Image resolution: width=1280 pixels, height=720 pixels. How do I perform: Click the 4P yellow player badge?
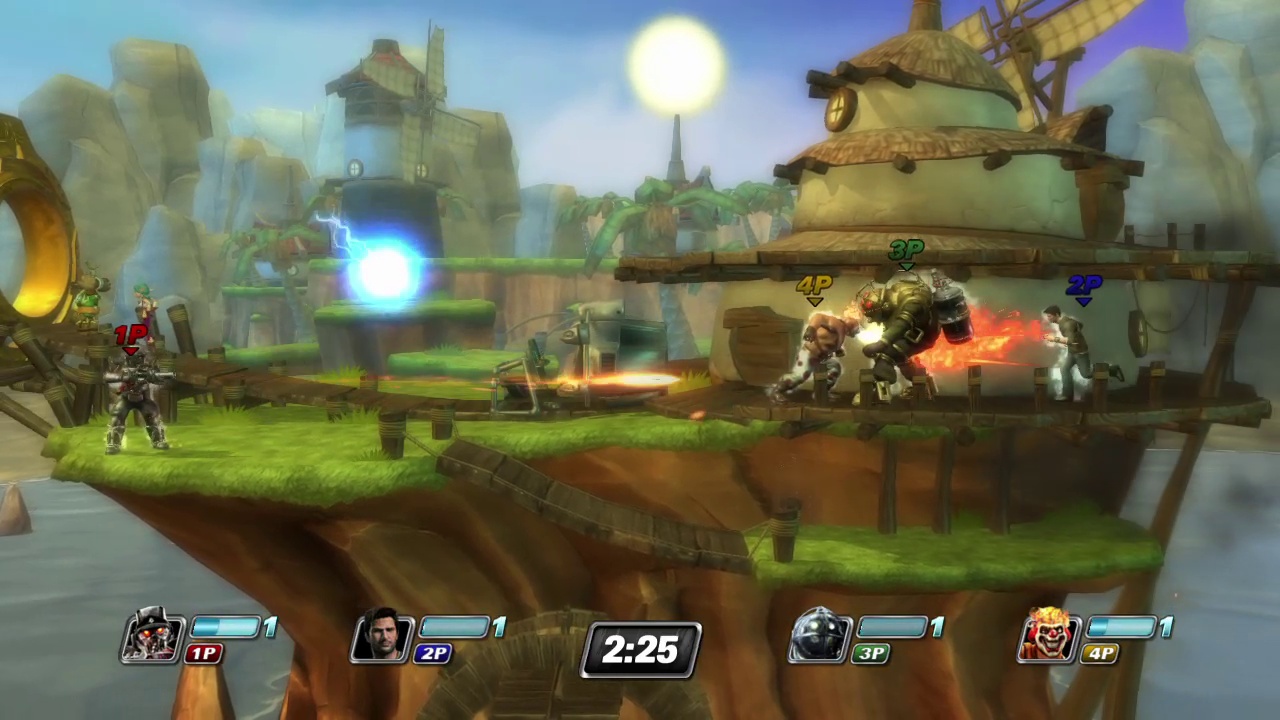[x=1098, y=654]
